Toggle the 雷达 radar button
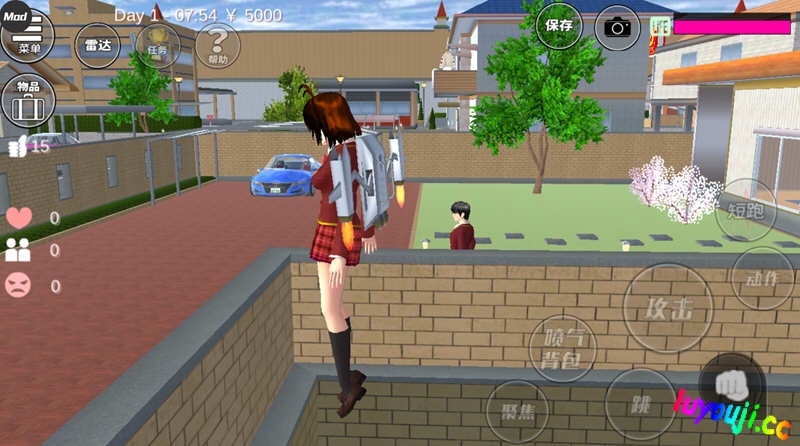Image resolution: width=800 pixels, height=446 pixels. coord(97,45)
